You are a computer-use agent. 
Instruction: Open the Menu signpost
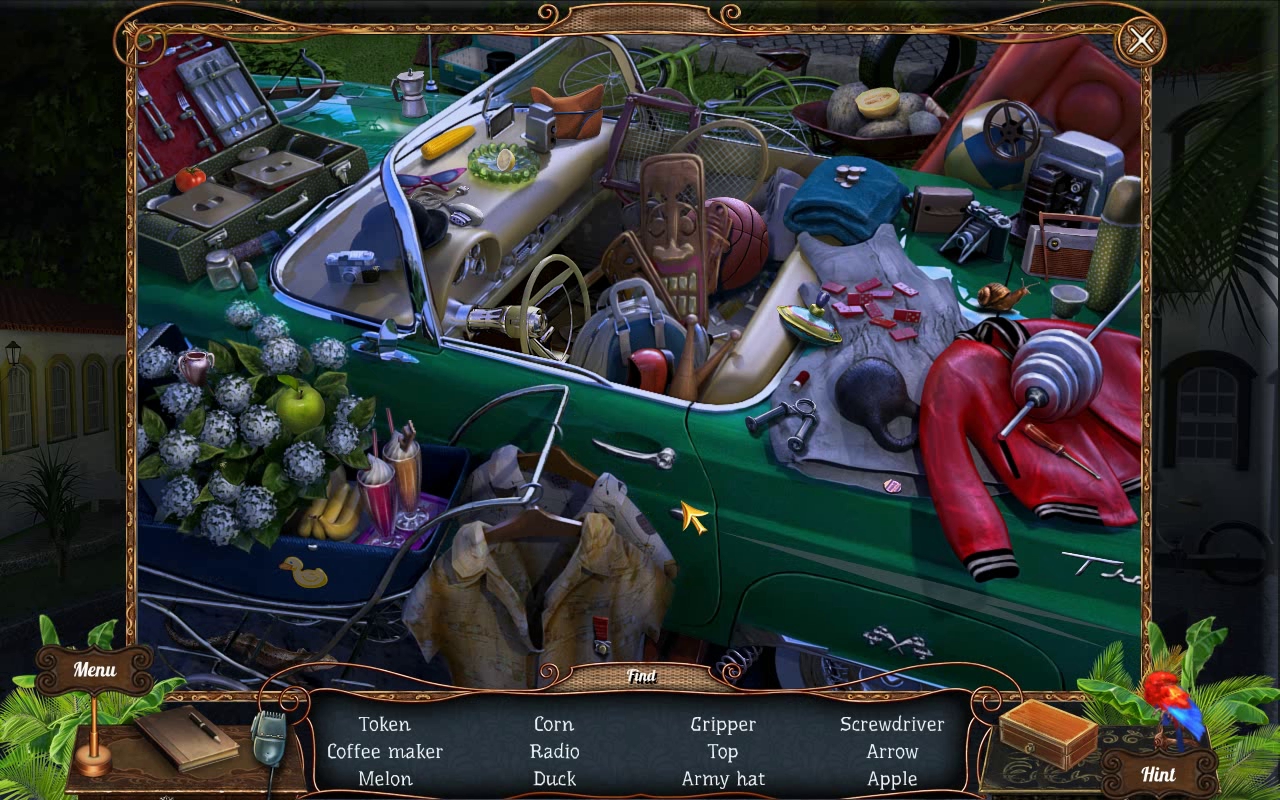(94, 670)
